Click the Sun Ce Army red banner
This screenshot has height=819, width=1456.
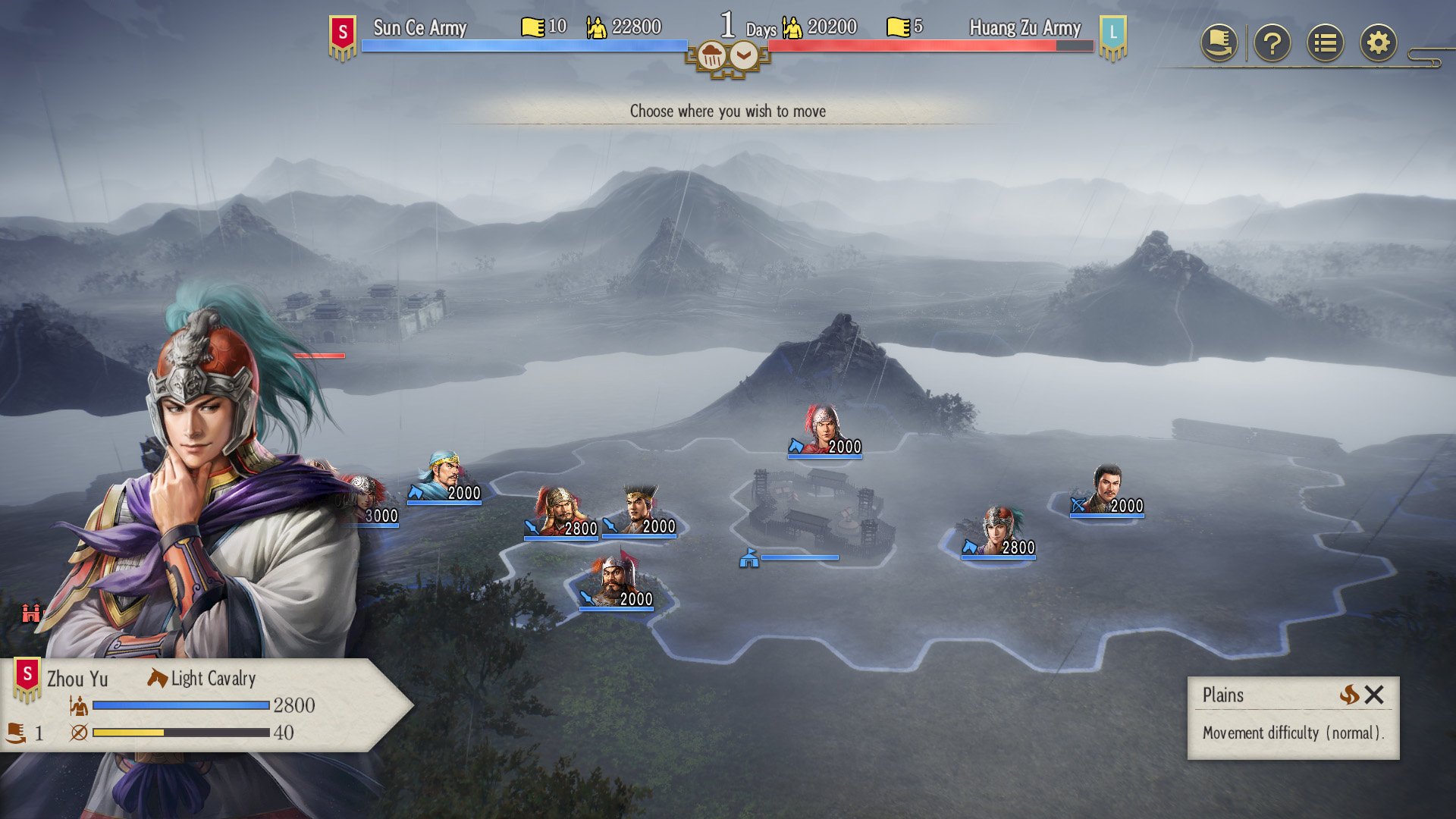(343, 36)
